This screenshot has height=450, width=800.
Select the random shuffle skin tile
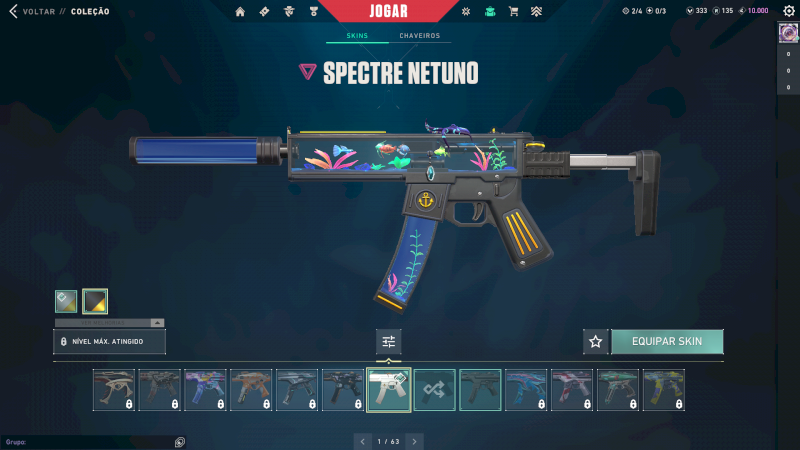(x=435, y=390)
